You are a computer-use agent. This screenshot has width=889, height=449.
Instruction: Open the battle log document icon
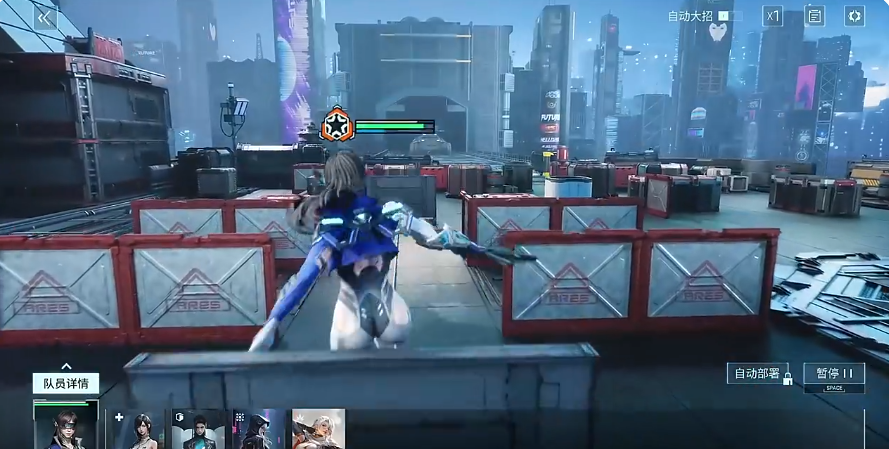[814, 16]
